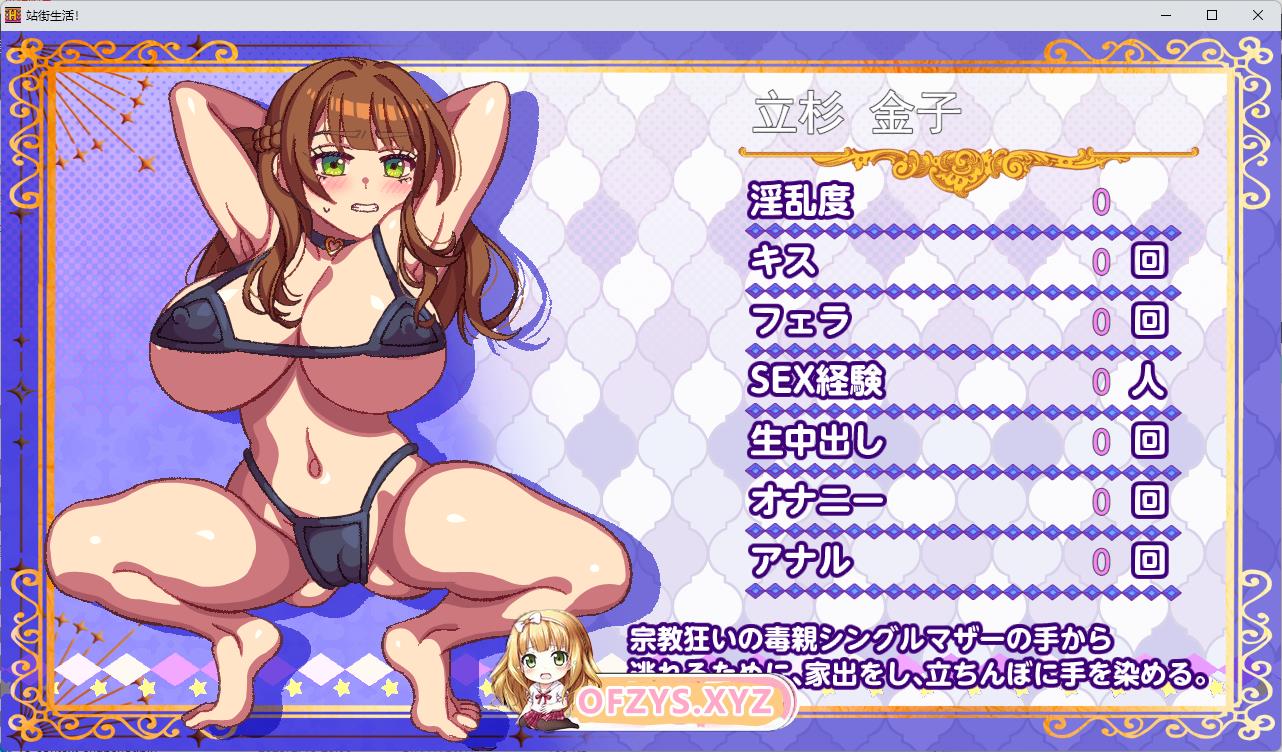This screenshot has height=752, width=1282.
Task: Close the game window
Action: pyautogui.click(x=1258, y=15)
